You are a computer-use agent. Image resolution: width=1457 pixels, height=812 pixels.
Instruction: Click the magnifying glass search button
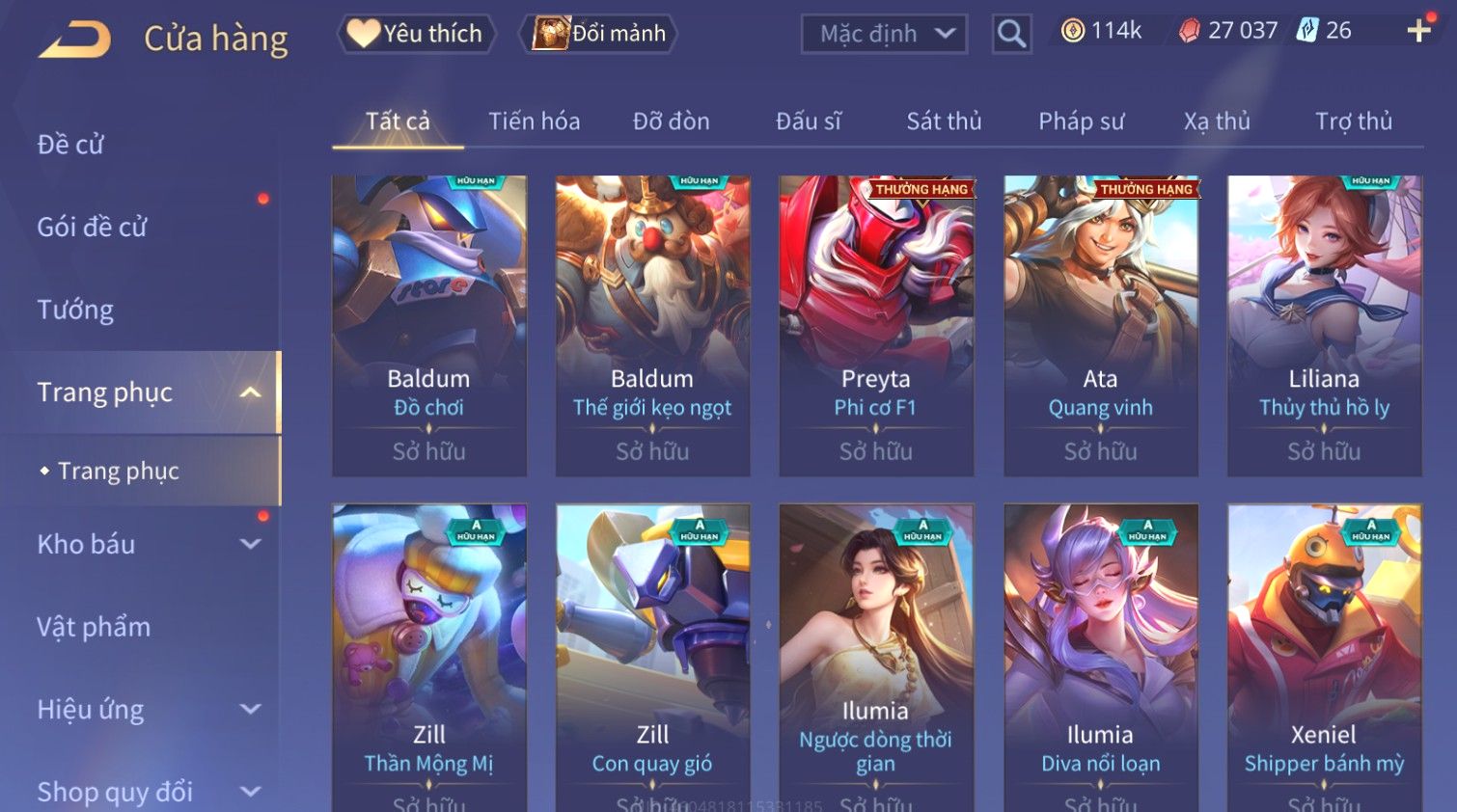1011,35
